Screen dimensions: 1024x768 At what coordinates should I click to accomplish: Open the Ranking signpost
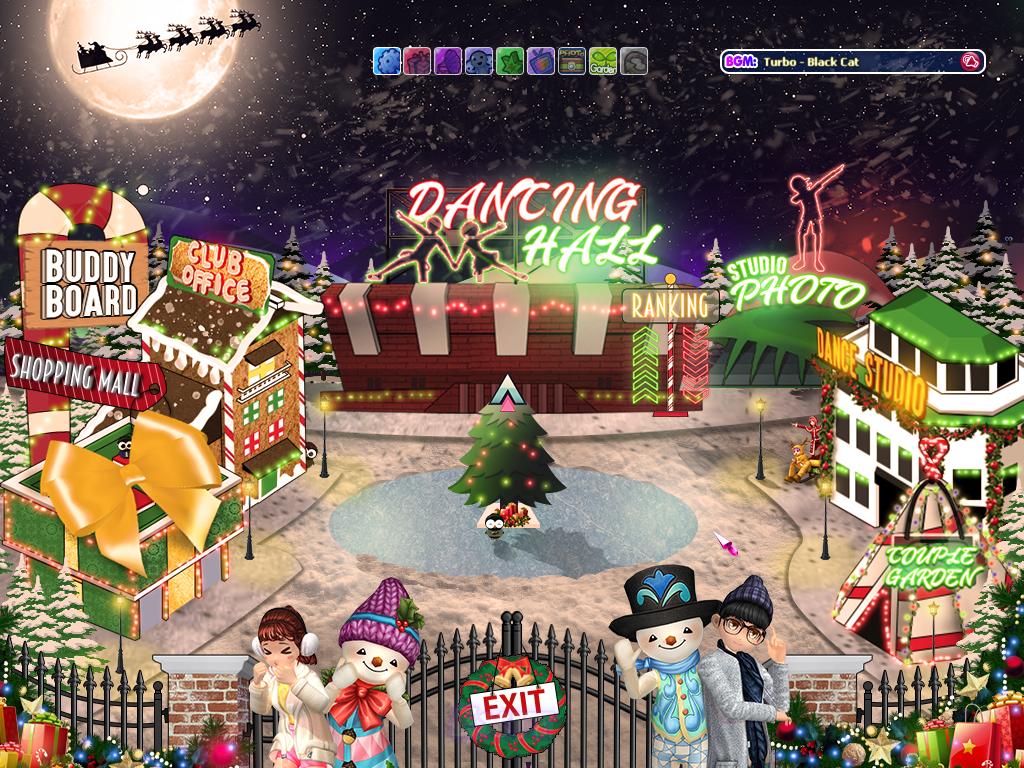(x=670, y=305)
